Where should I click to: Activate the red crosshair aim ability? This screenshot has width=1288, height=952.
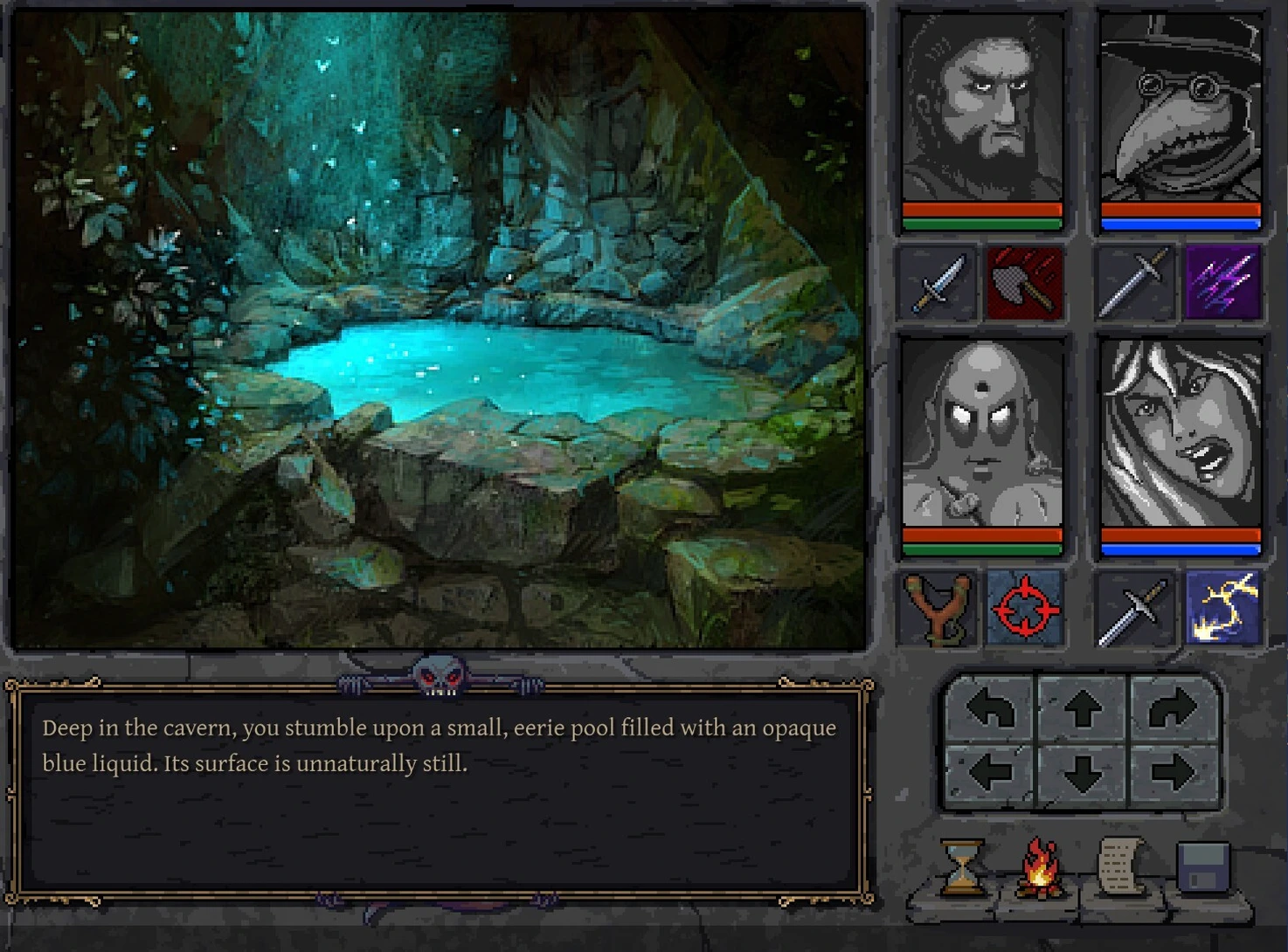(x=1025, y=608)
